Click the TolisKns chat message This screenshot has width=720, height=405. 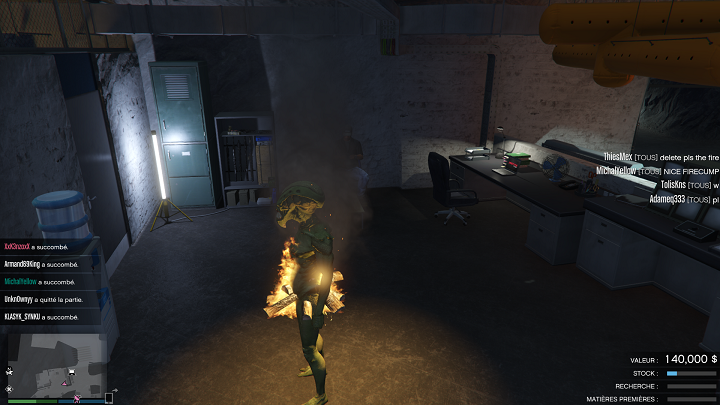[688, 185]
